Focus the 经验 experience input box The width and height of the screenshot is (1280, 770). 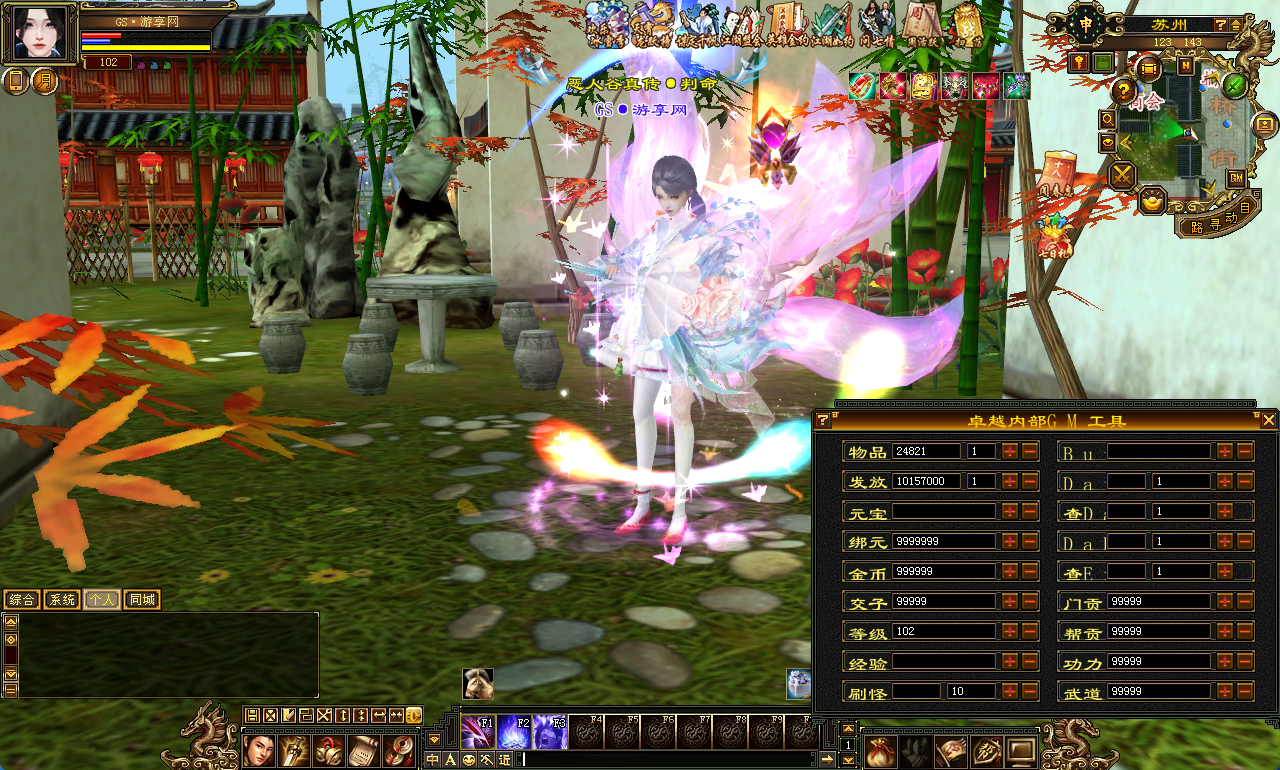pyautogui.click(x=943, y=662)
